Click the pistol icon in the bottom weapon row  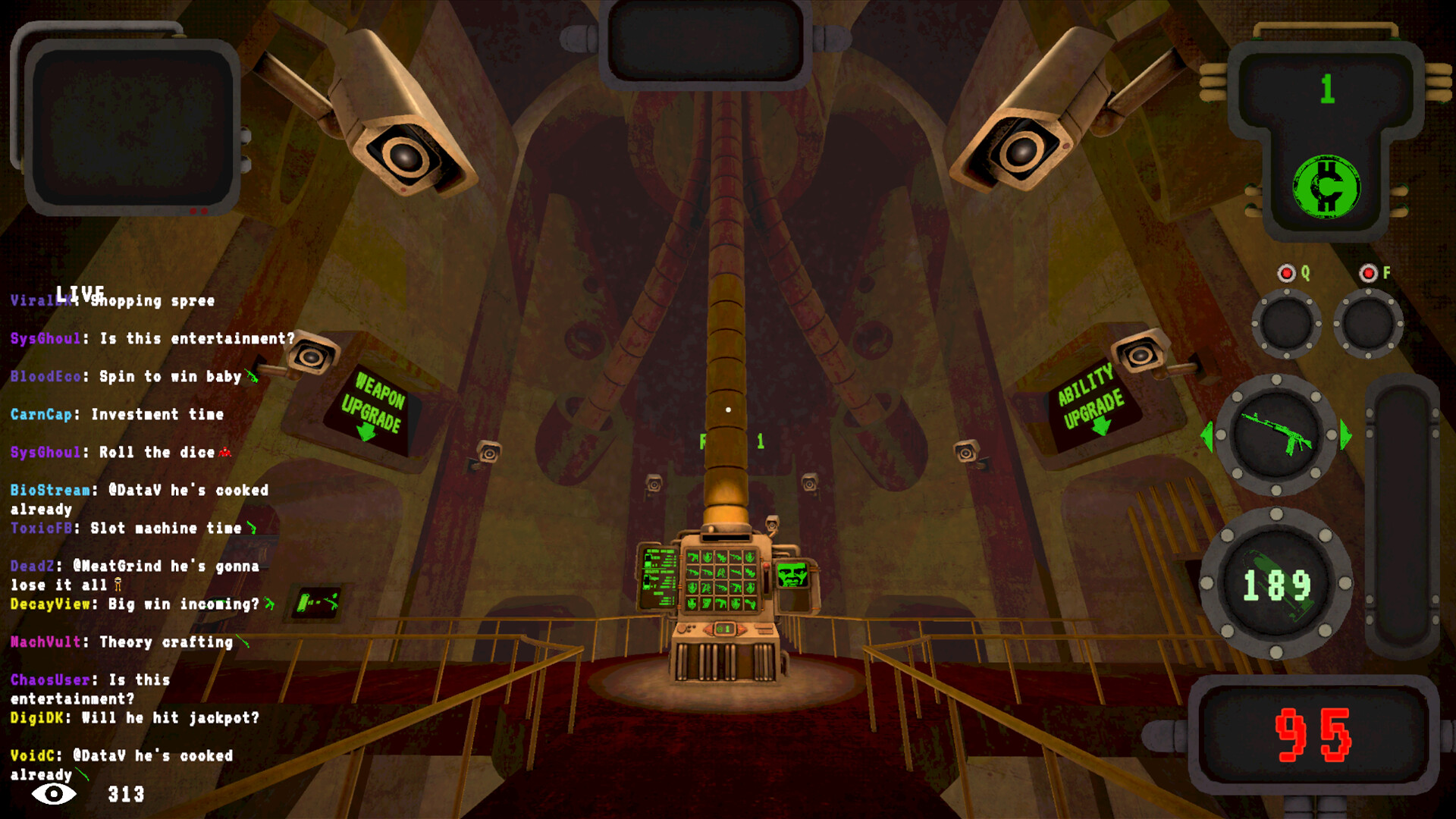[x=722, y=604]
